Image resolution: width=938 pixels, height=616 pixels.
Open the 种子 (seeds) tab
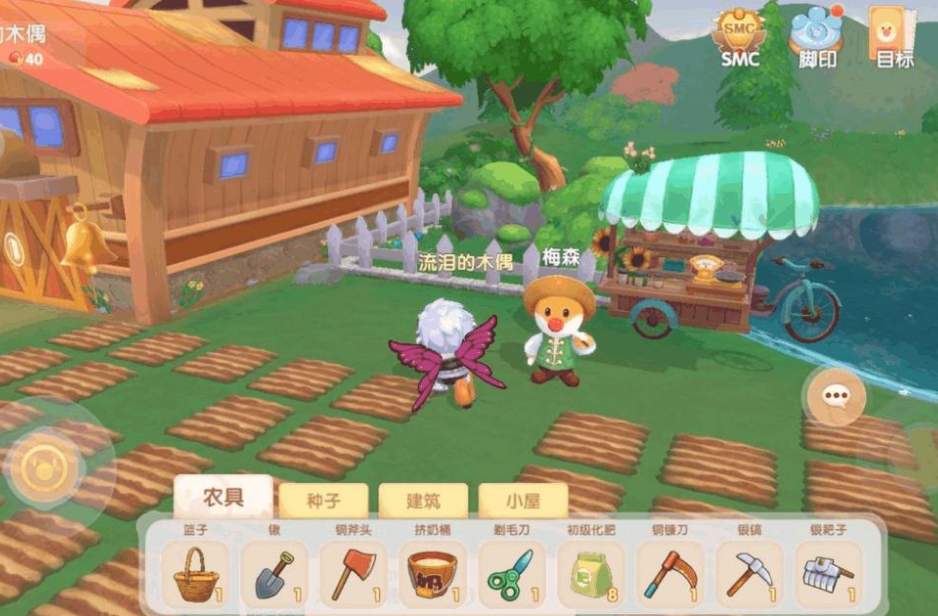[x=323, y=501]
